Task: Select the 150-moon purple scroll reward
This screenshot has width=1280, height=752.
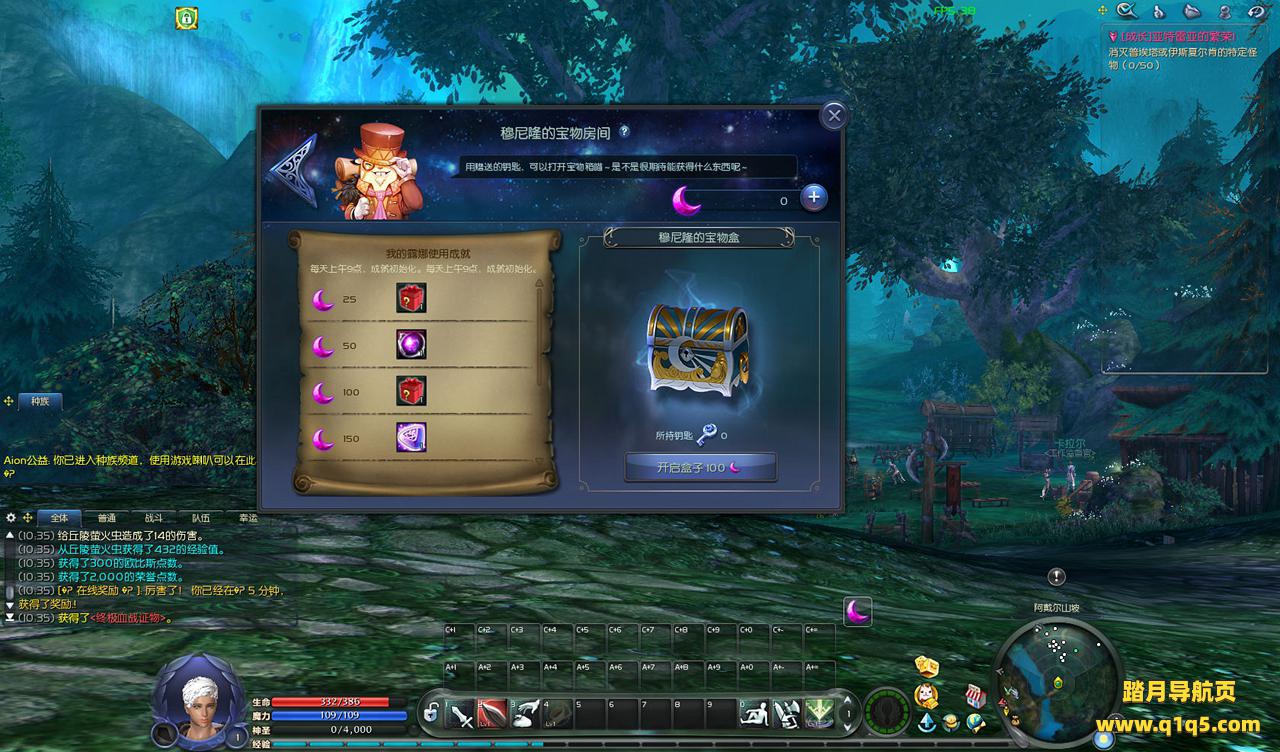Action: pyautogui.click(x=411, y=437)
